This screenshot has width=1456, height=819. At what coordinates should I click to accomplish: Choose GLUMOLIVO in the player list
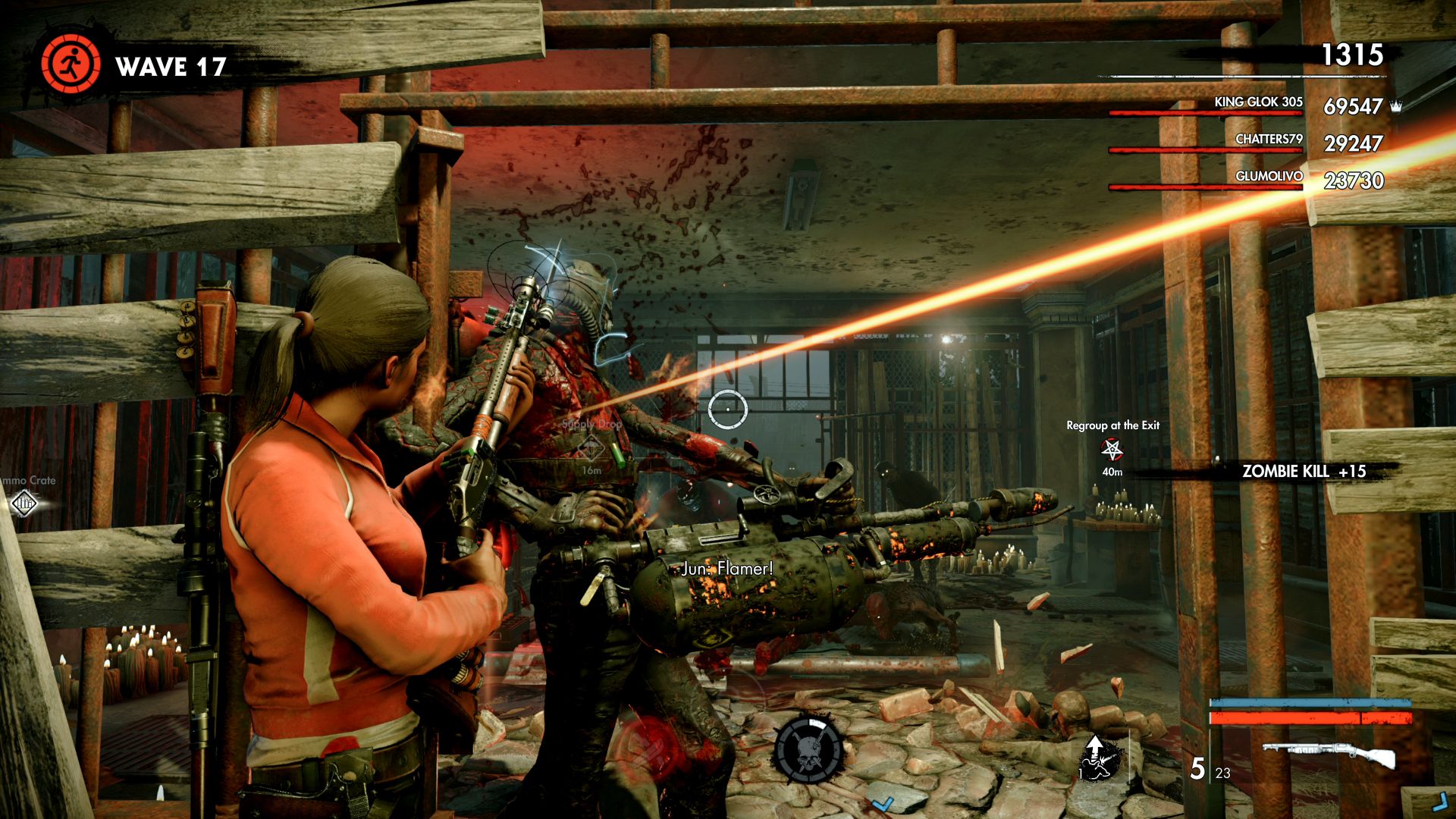point(1269,177)
